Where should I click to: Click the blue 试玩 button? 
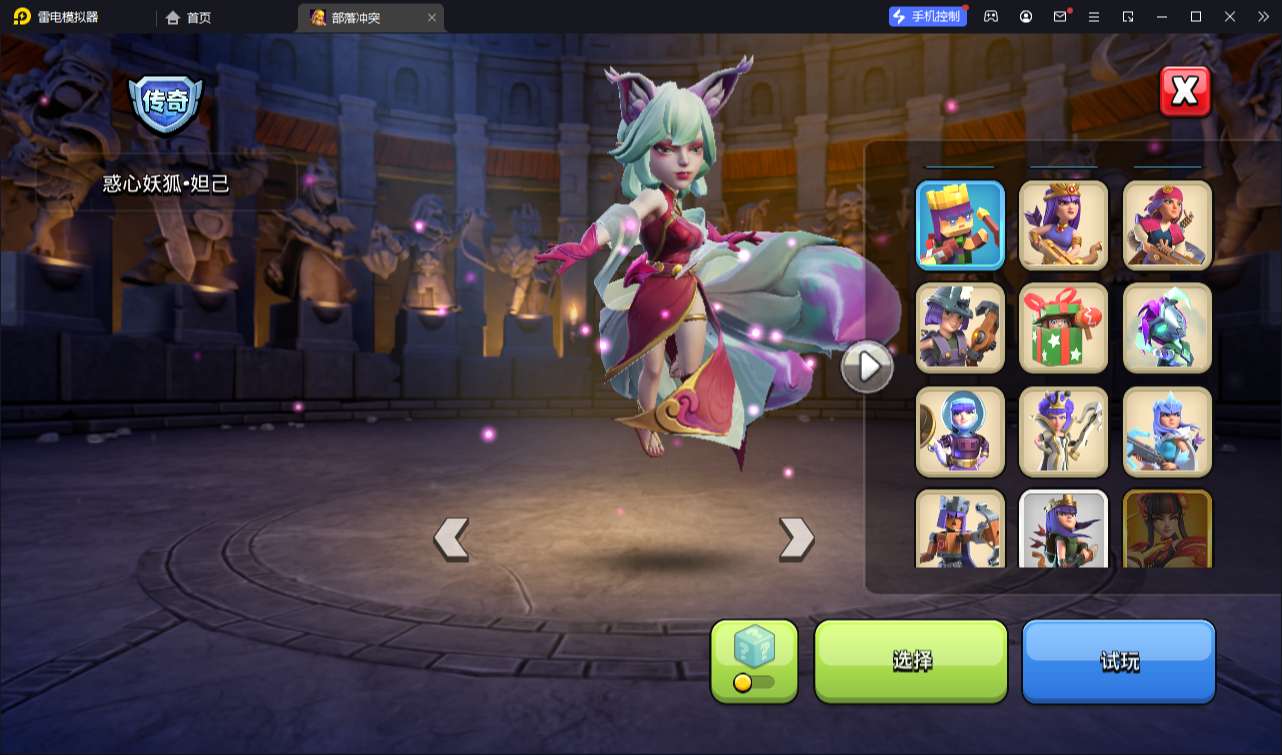coord(1118,661)
